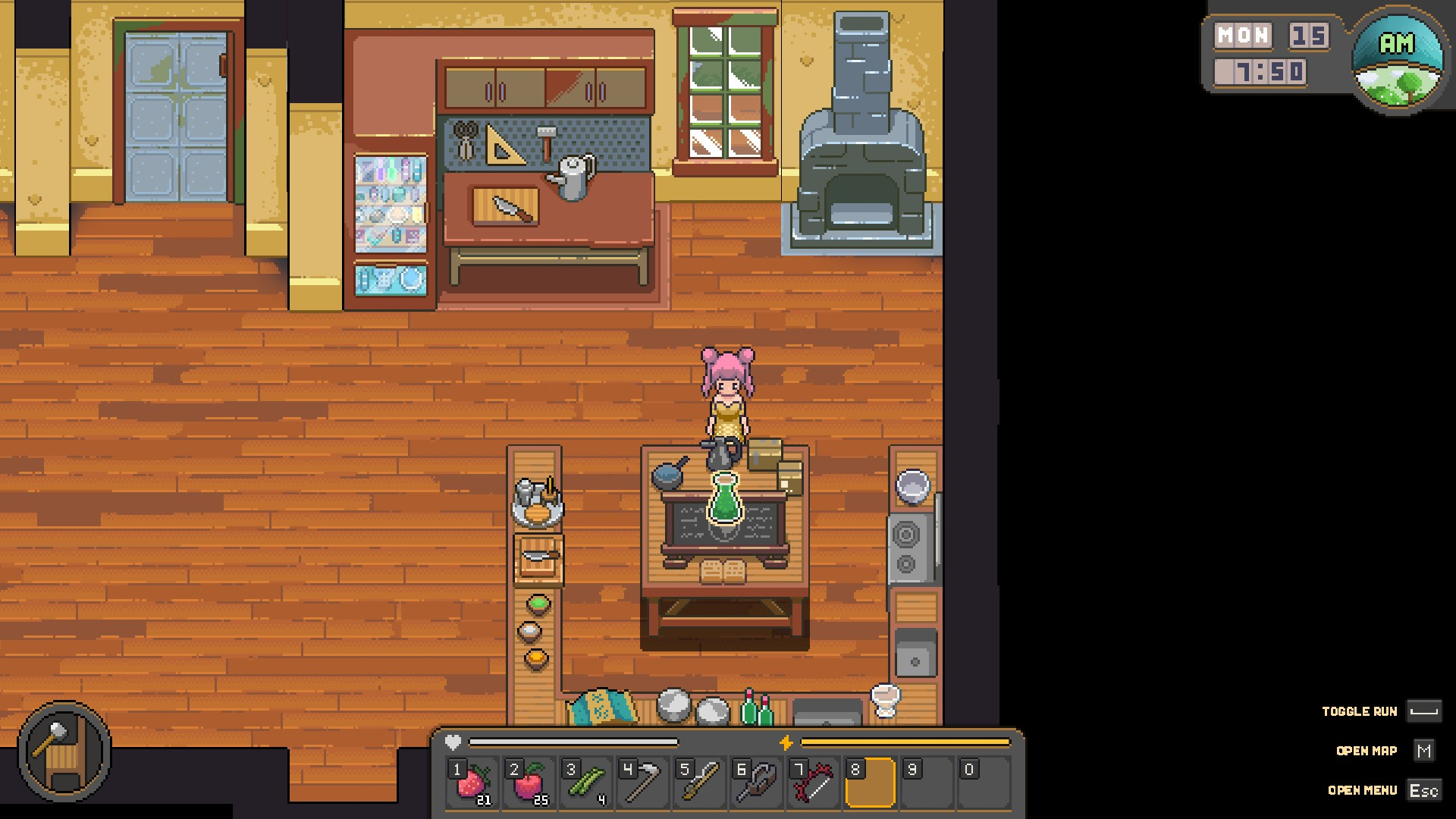
Task: Select the axe in hotbar slot 6
Action: (757, 783)
